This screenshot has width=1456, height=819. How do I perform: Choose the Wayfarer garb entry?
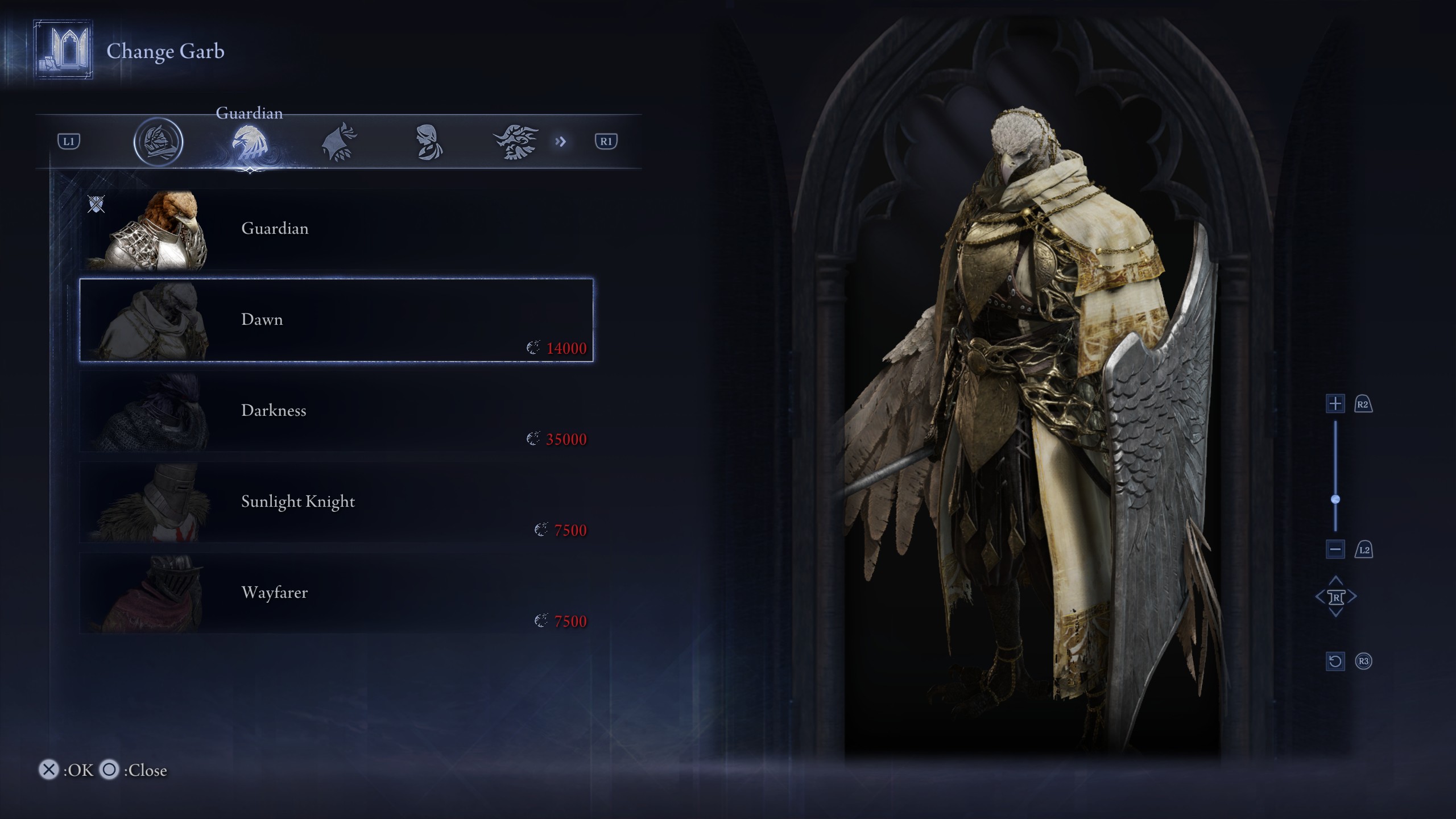tap(336, 593)
